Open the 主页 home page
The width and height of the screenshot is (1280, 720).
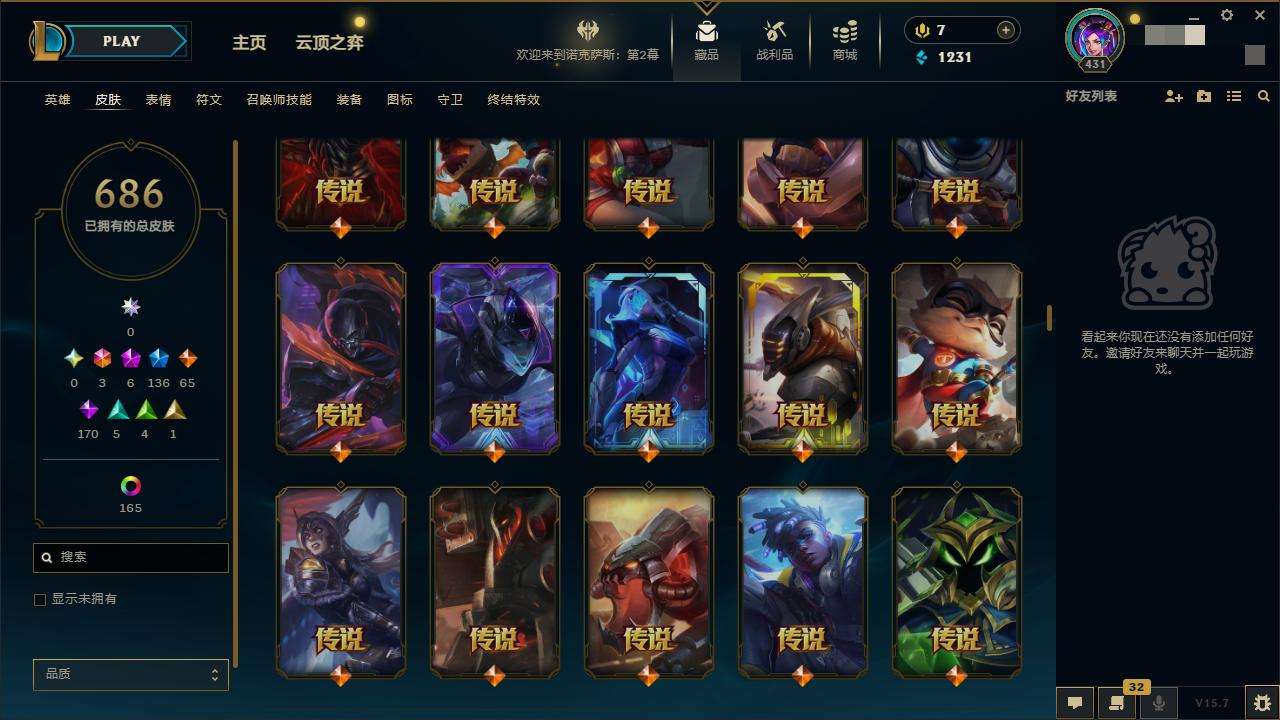(249, 42)
